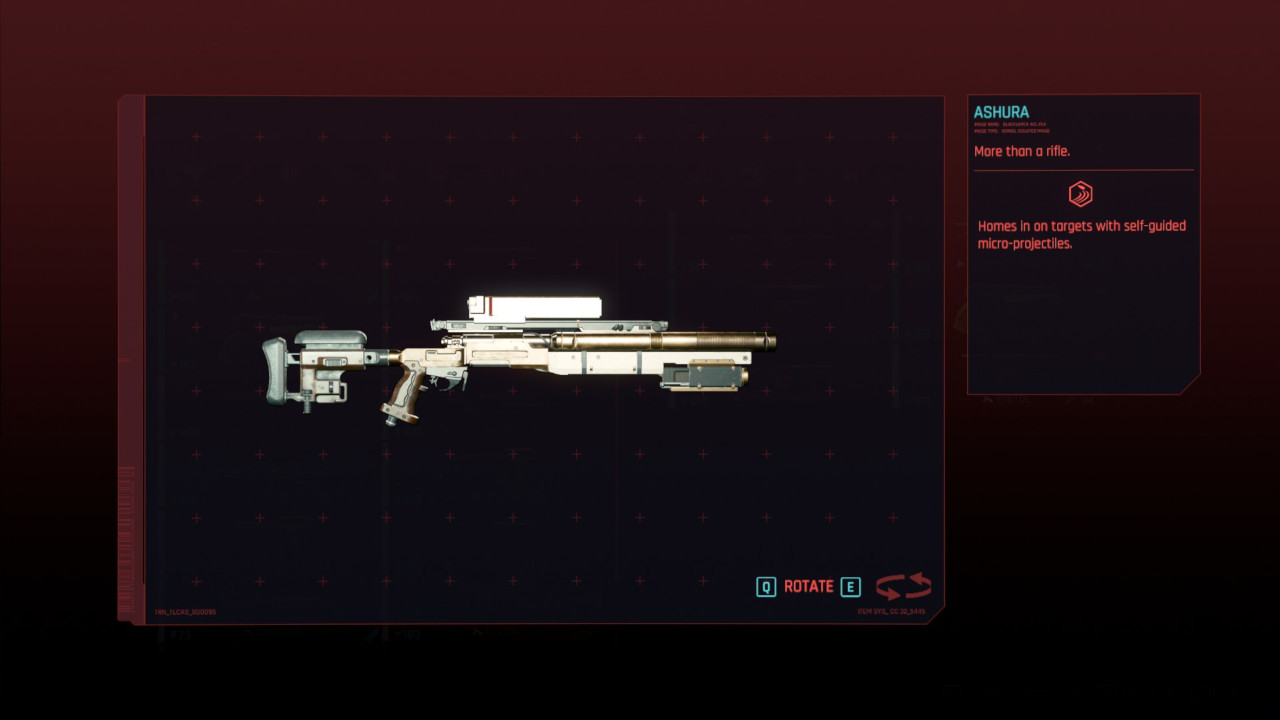Image resolution: width=1280 pixels, height=720 pixels.
Task: Select the rifle's white scope attachment
Action: pos(530,306)
